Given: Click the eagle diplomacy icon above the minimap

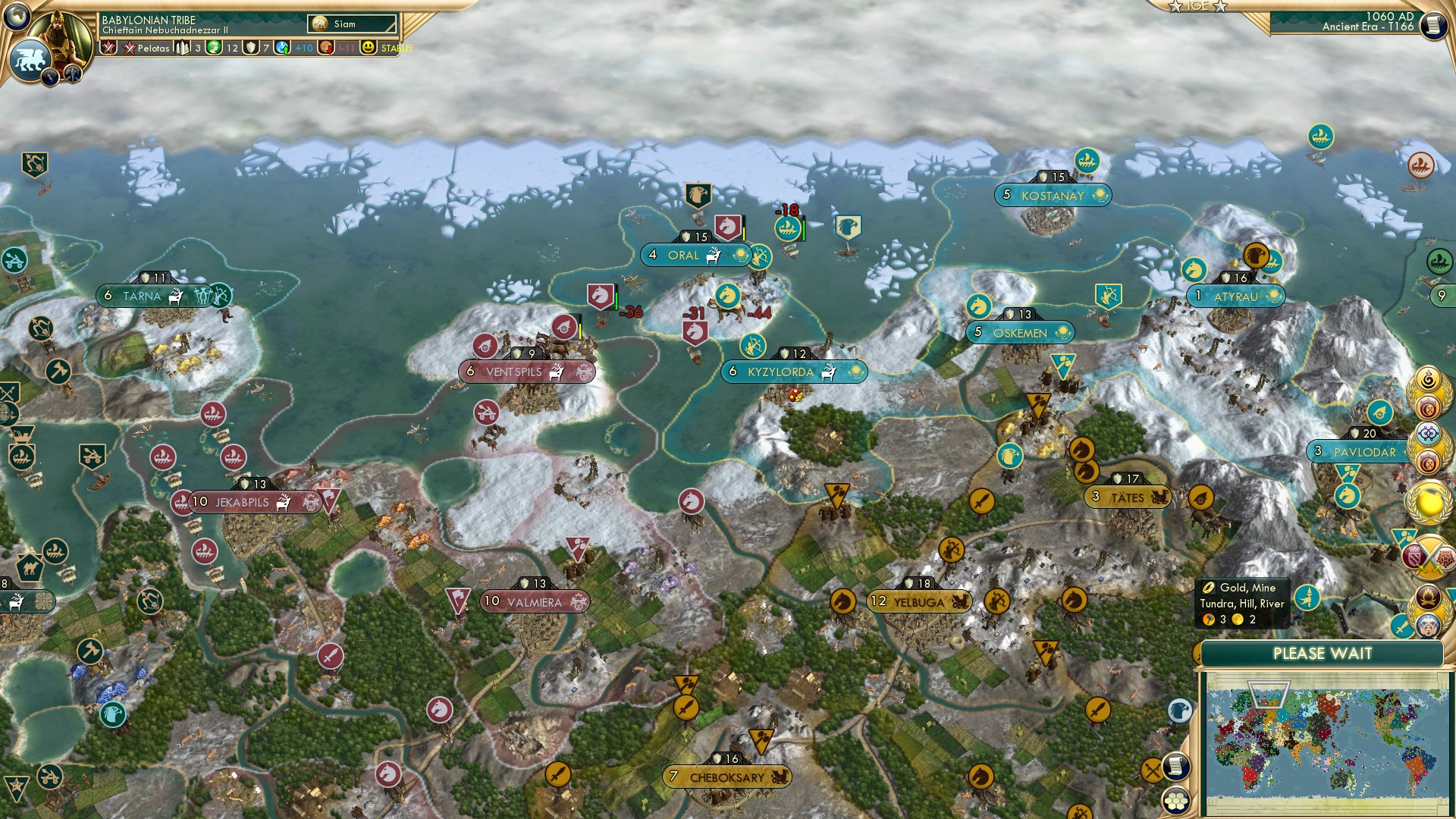Looking at the screenshot, I should [1181, 711].
